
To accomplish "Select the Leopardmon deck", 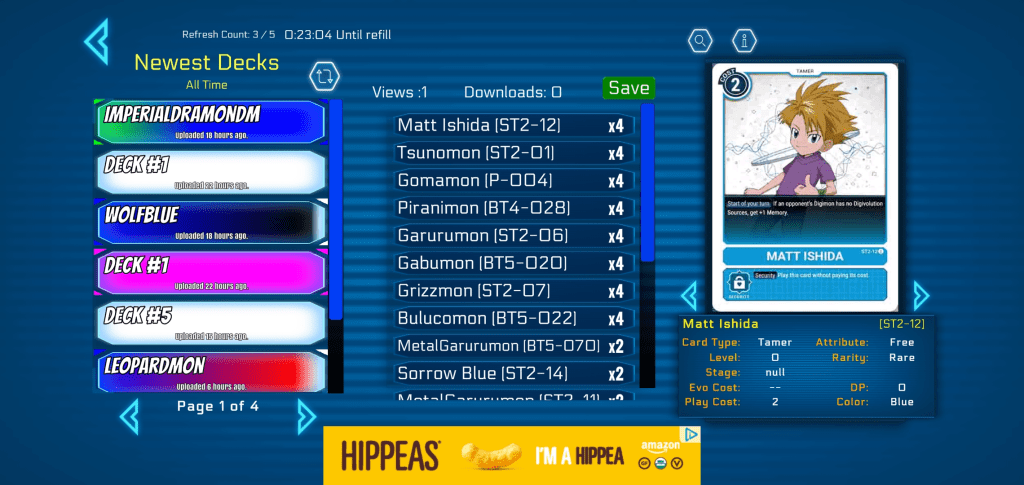I will tap(212, 371).
